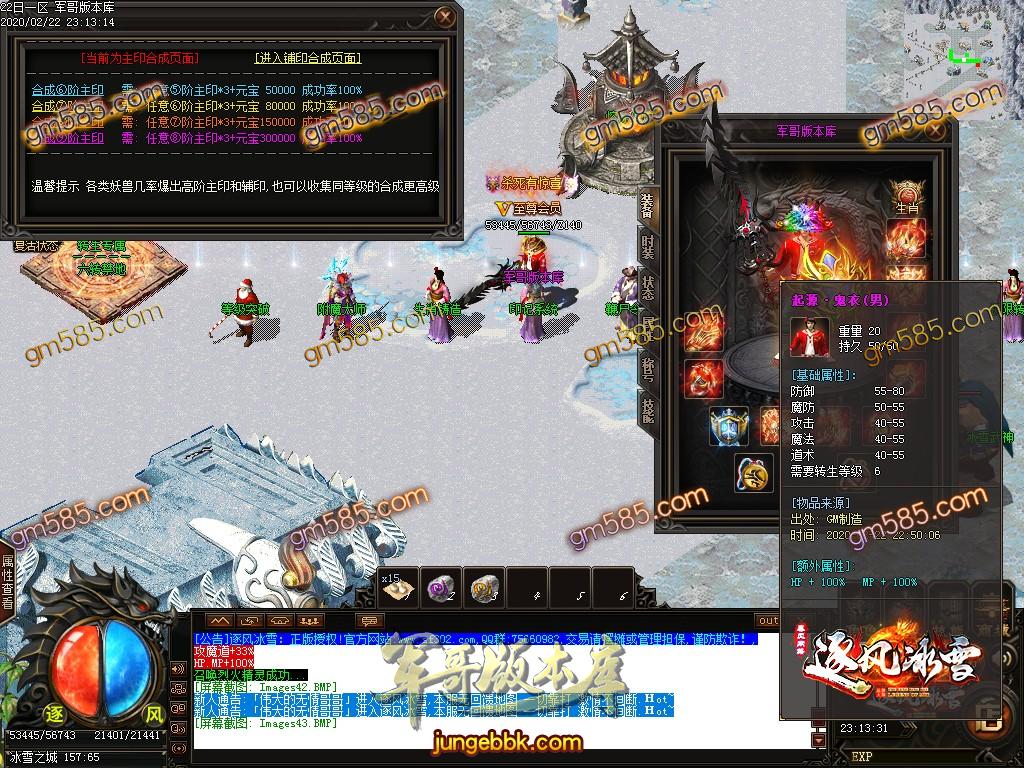Image resolution: width=1024 pixels, height=768 pixels.
Task: Click the 'out' button above the chat
Action: coord(768,621)
